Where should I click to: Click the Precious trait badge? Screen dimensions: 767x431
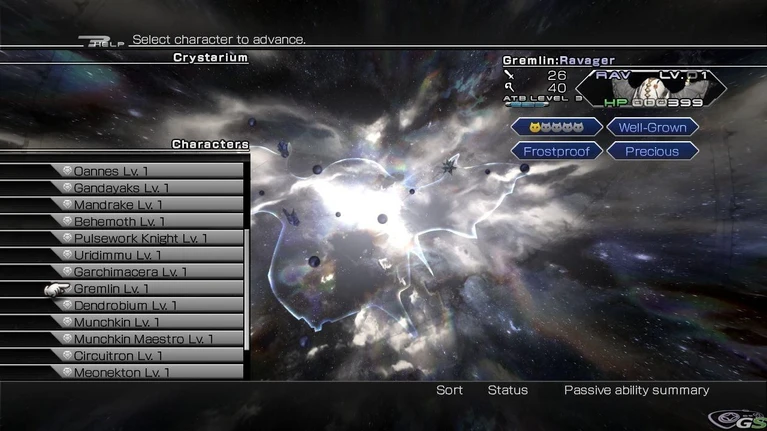652,152
